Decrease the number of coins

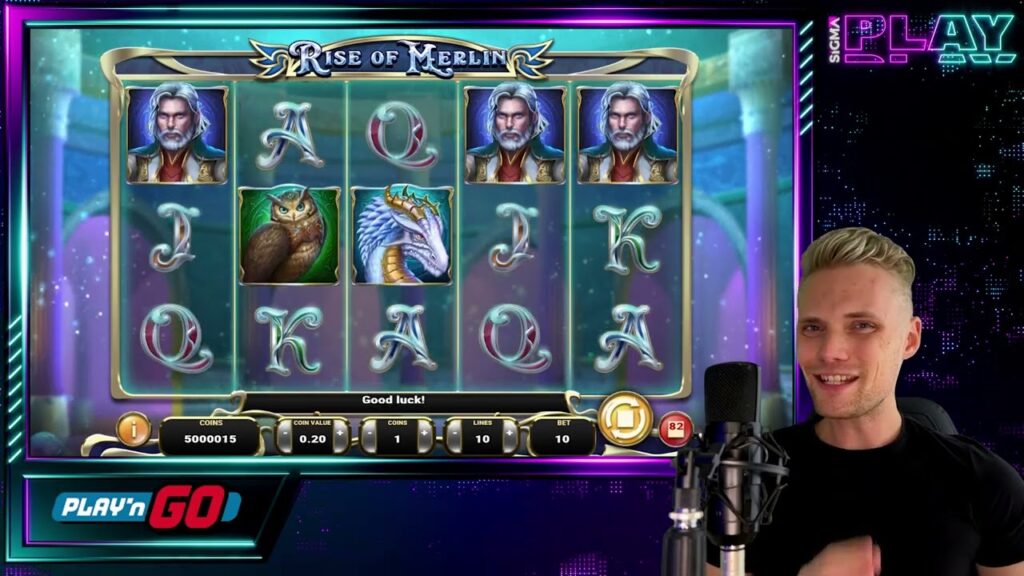pos(368,436)
